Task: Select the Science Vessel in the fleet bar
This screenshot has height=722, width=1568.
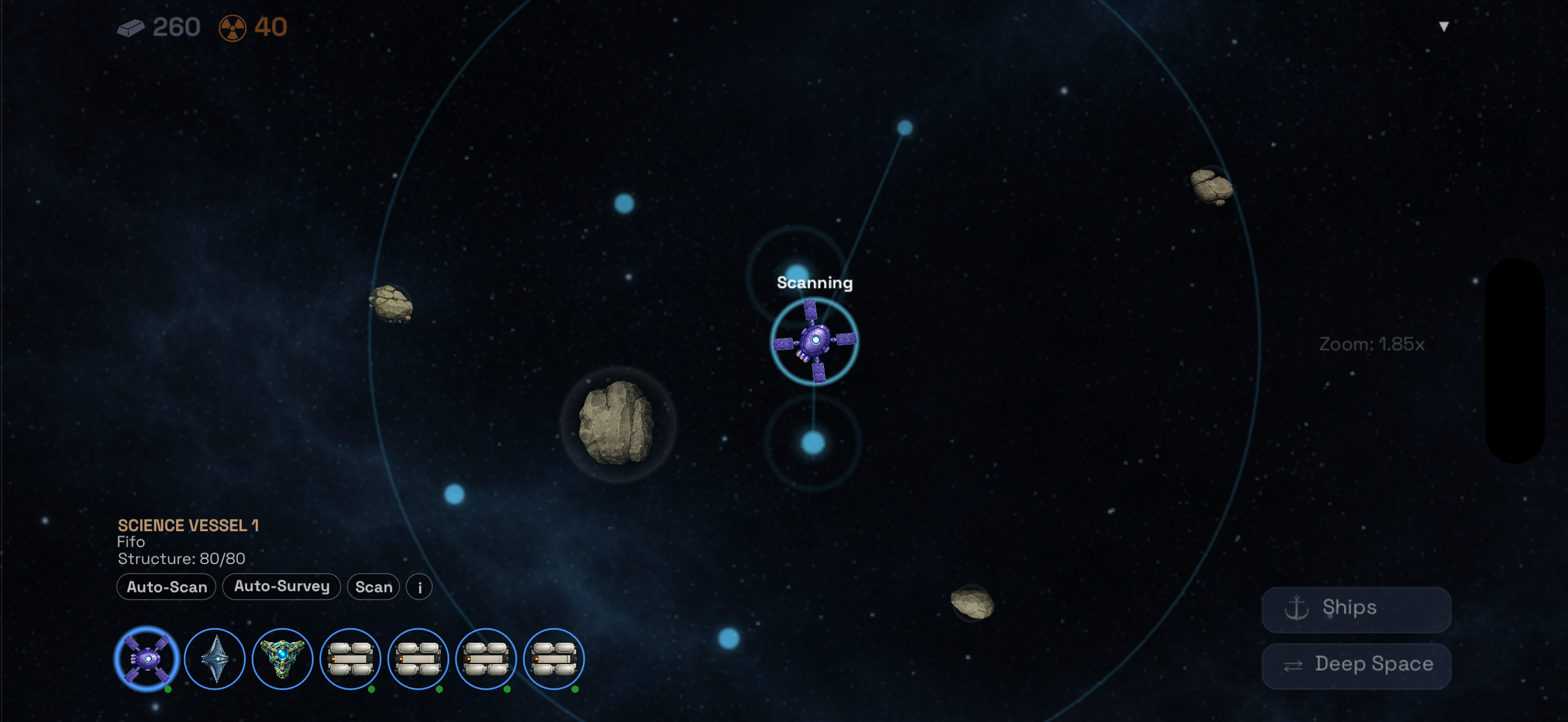Action: [146, 659]
